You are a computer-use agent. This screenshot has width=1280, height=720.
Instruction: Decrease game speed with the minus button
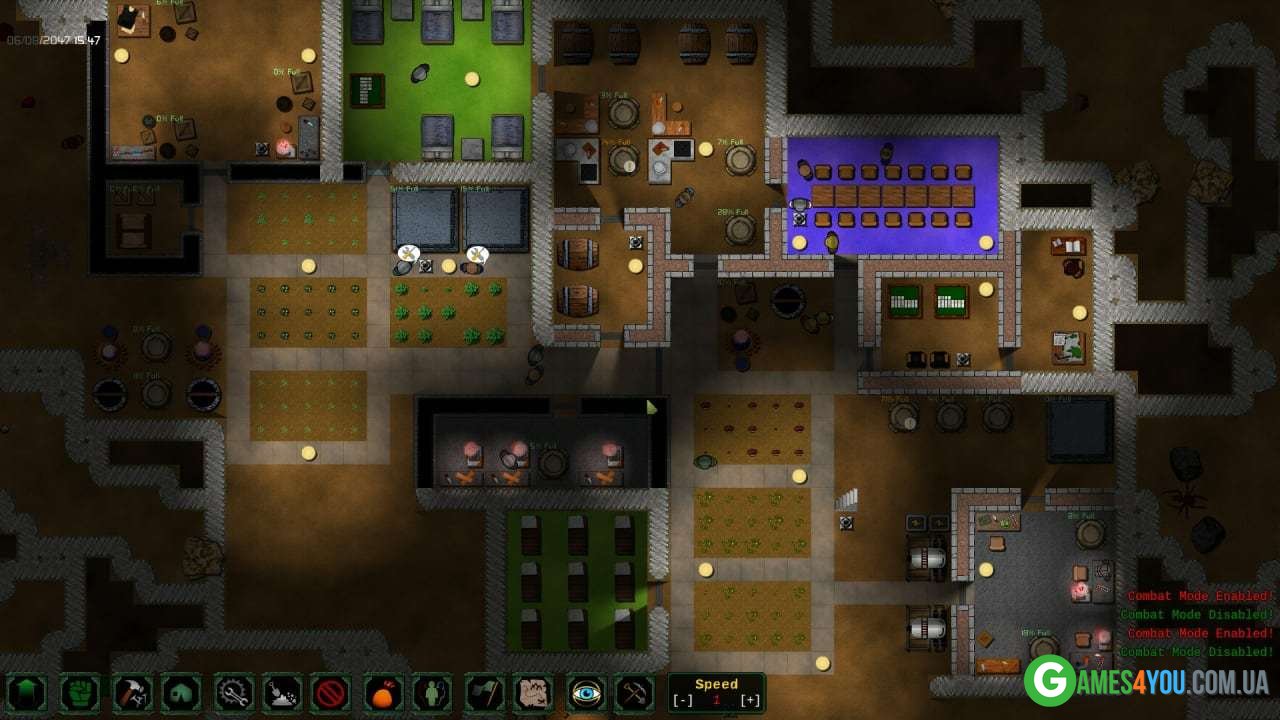(683, 700)
